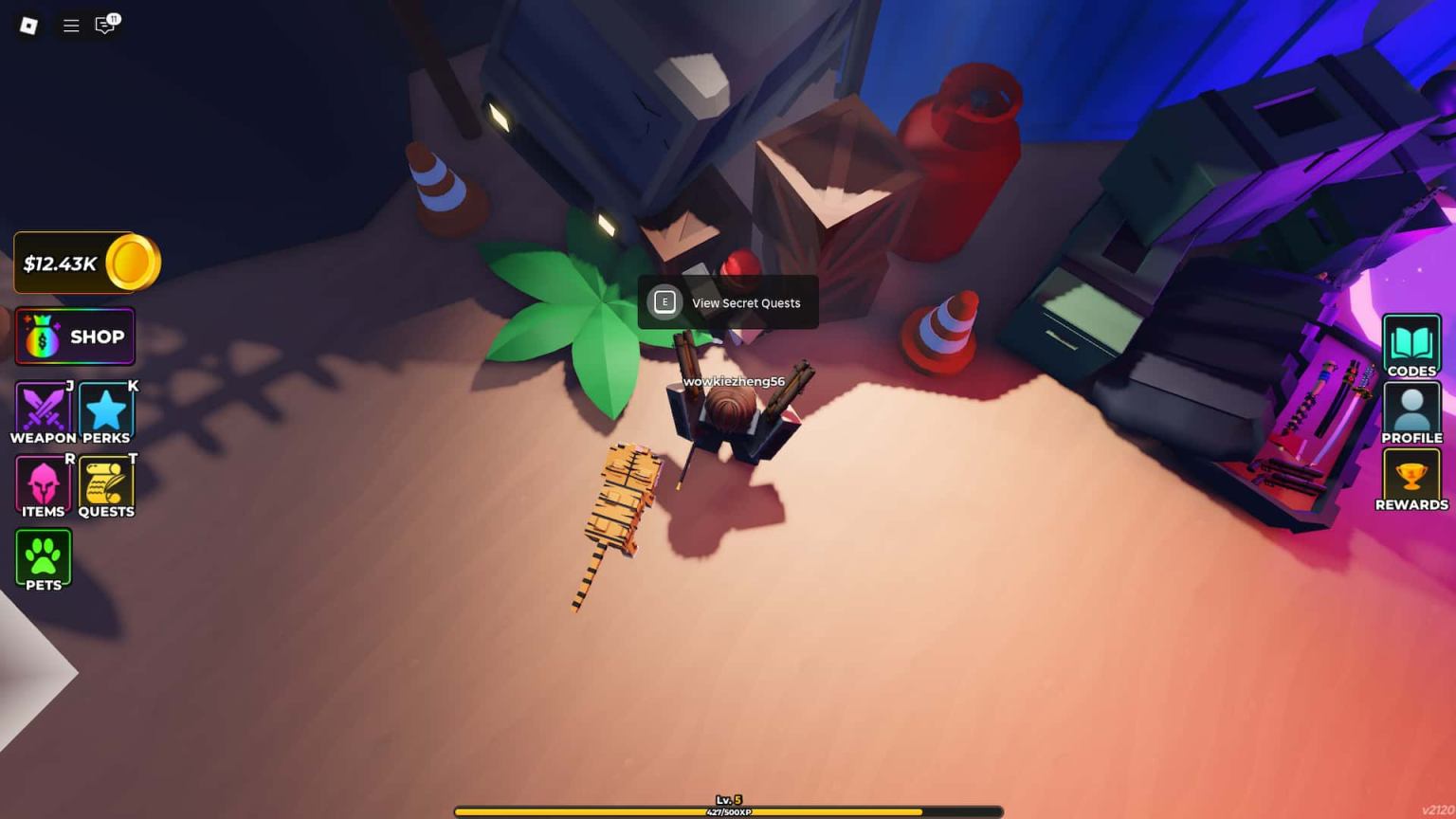Open the Pets menu with the paw icon
1456x819 pixels.
click(x=42, y=555)
